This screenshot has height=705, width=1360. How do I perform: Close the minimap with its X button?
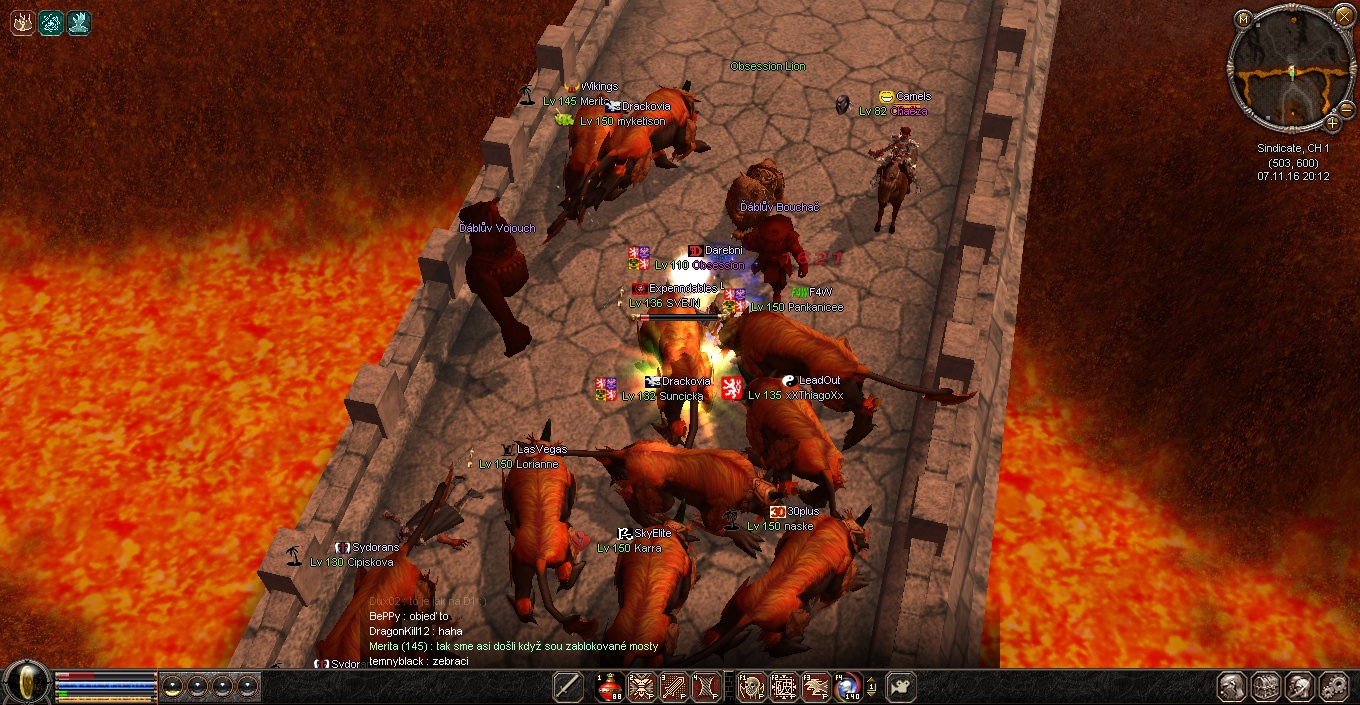click(1342, 18)
